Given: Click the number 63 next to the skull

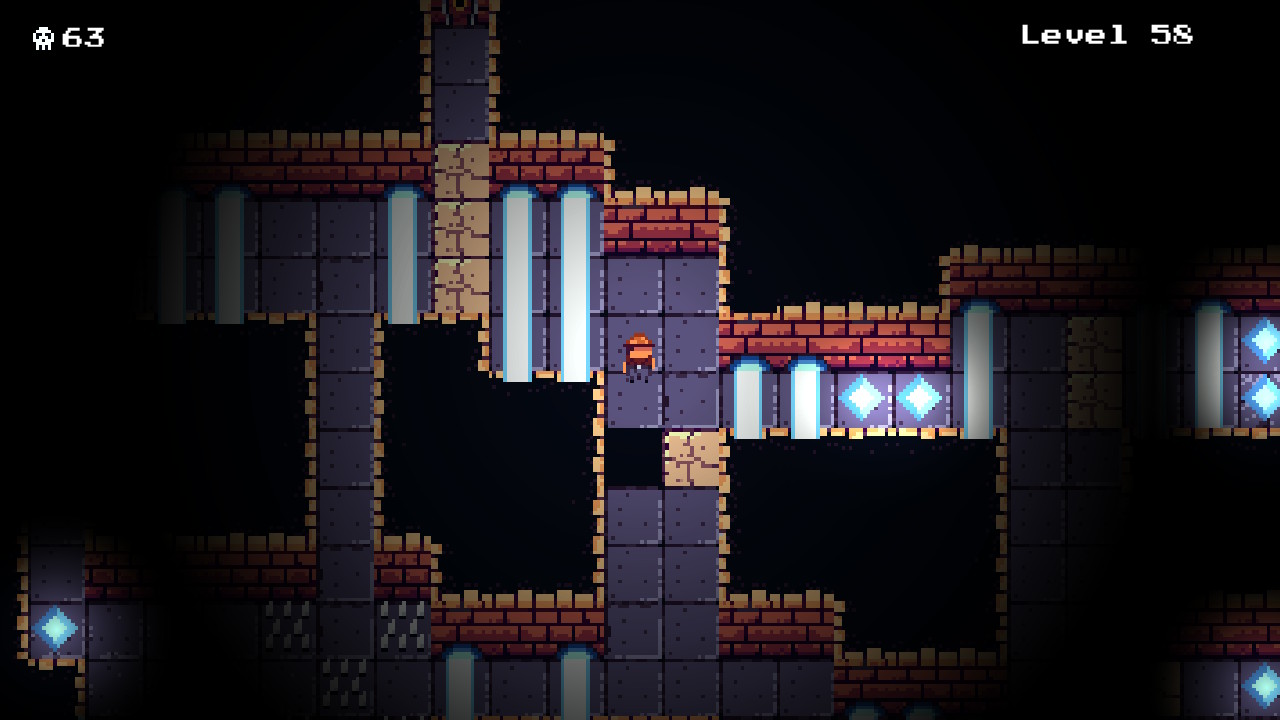Looking at the screenshot, I should coord(85,39).
